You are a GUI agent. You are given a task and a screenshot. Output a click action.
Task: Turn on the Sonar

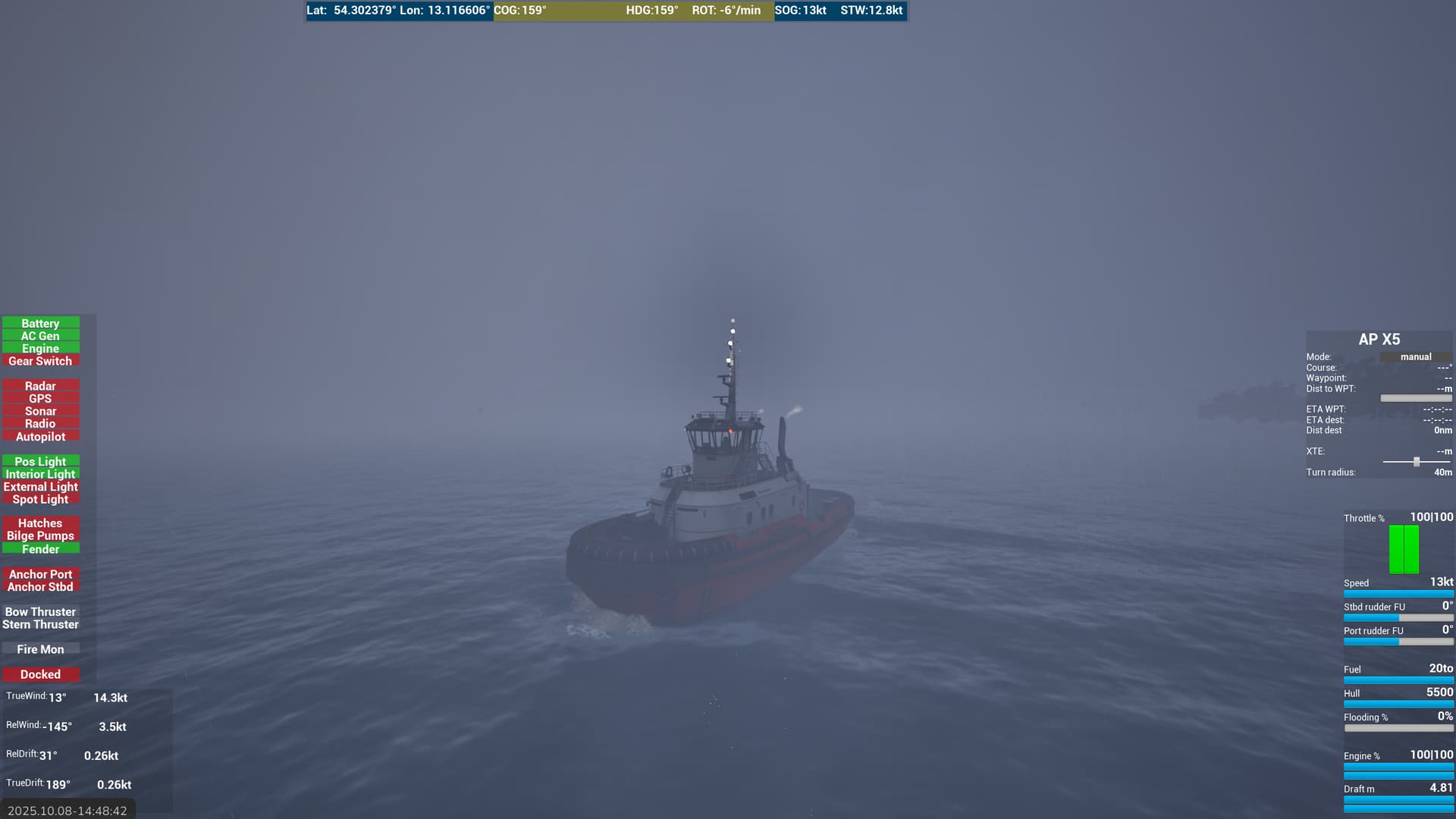pyautogui.click(x=40, y=411)
